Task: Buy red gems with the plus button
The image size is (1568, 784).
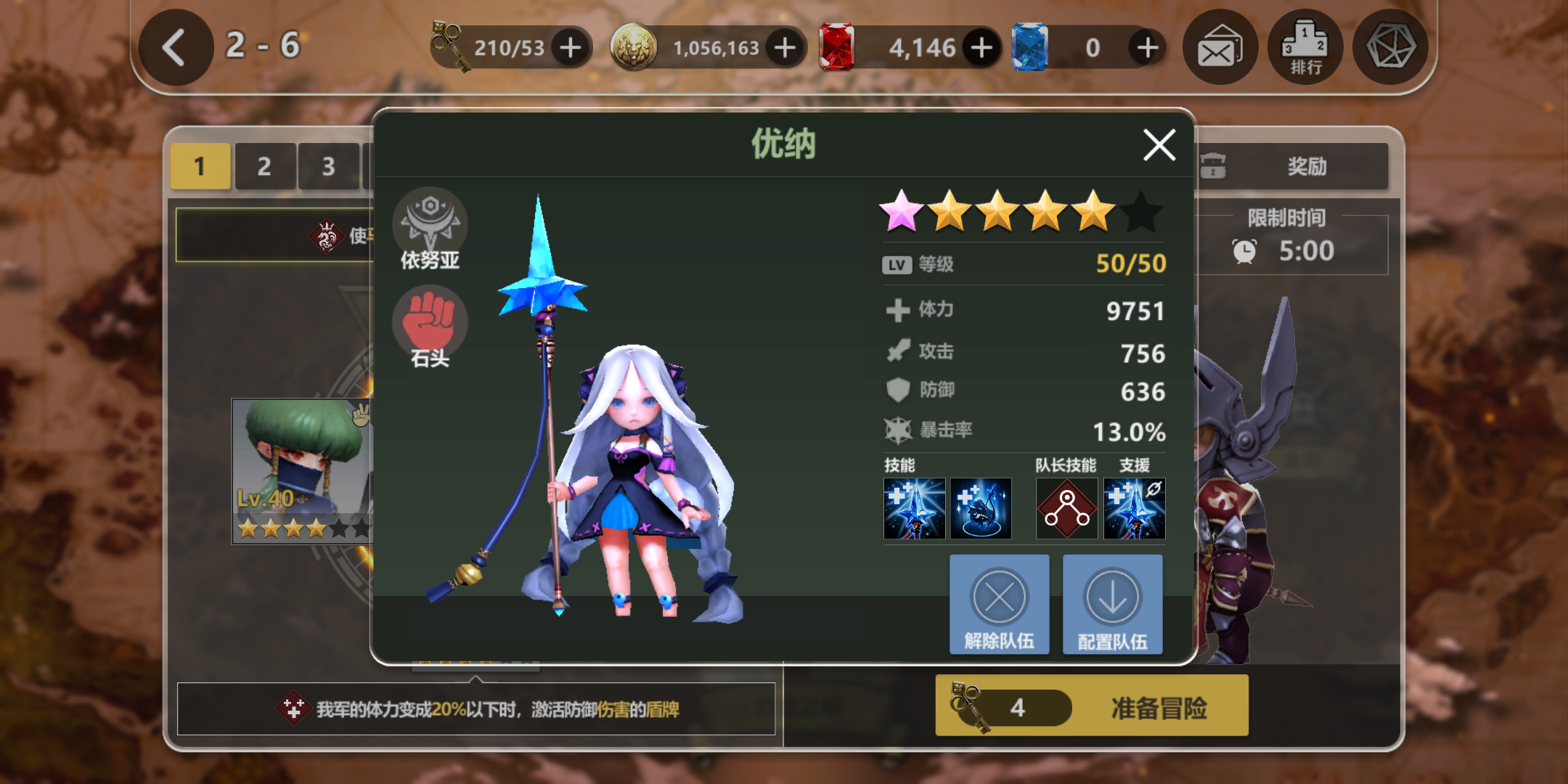Action: click(x=981, y=48)
